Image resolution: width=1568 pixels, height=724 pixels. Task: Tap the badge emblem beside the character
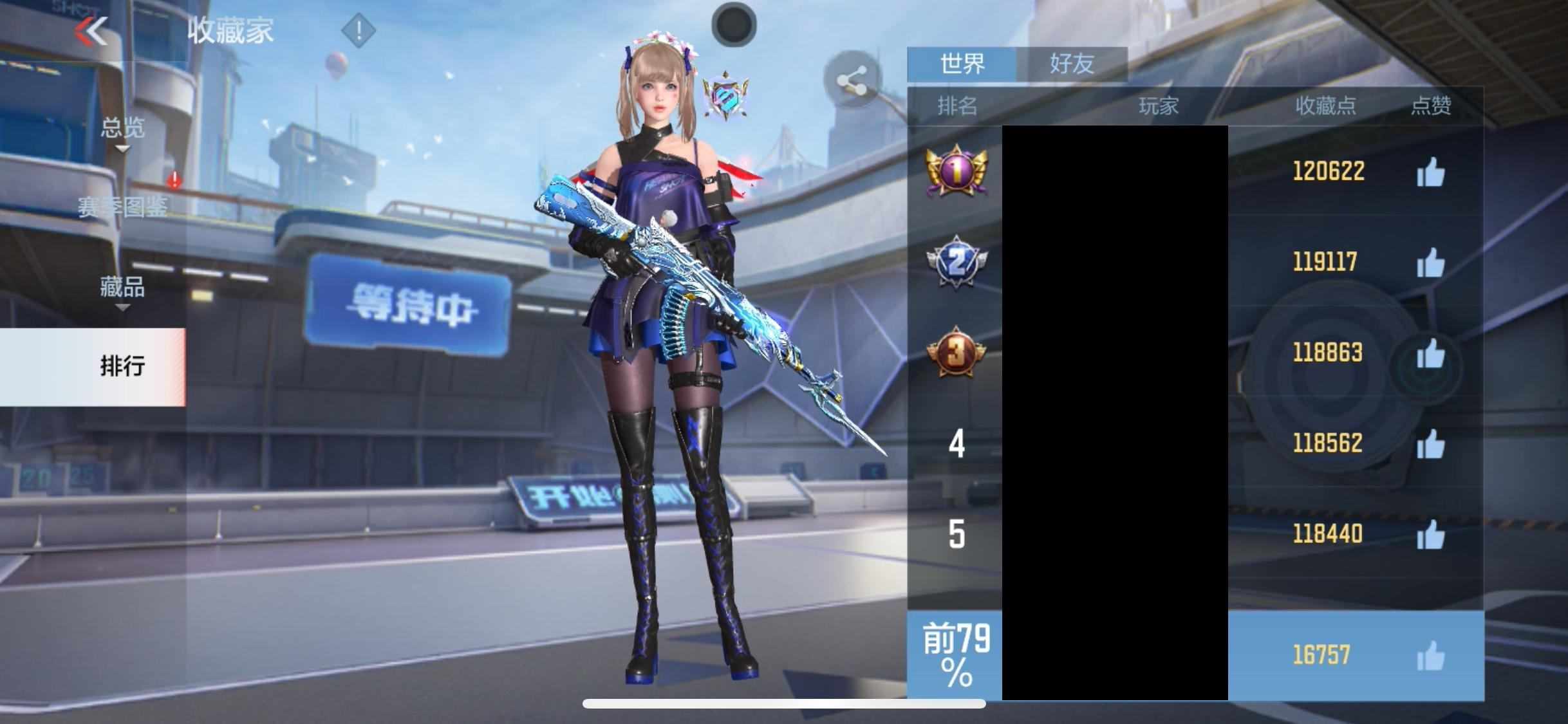pyautogui.click(x=725, y=97)
